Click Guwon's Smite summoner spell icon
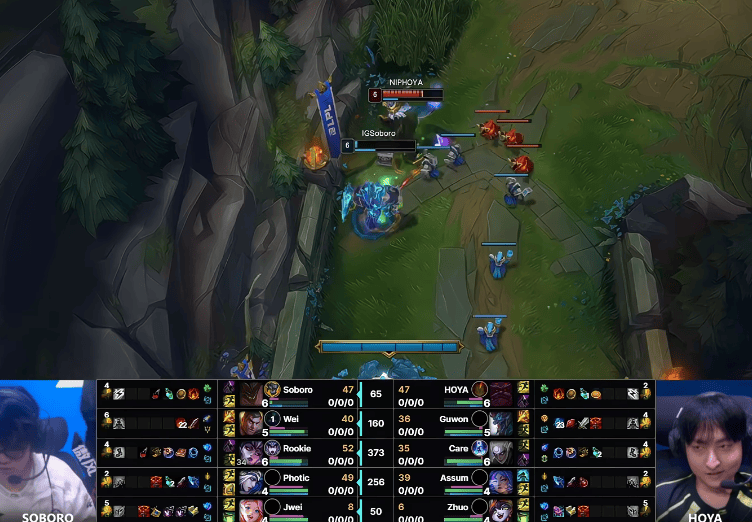752x522 pixels. 523,415
